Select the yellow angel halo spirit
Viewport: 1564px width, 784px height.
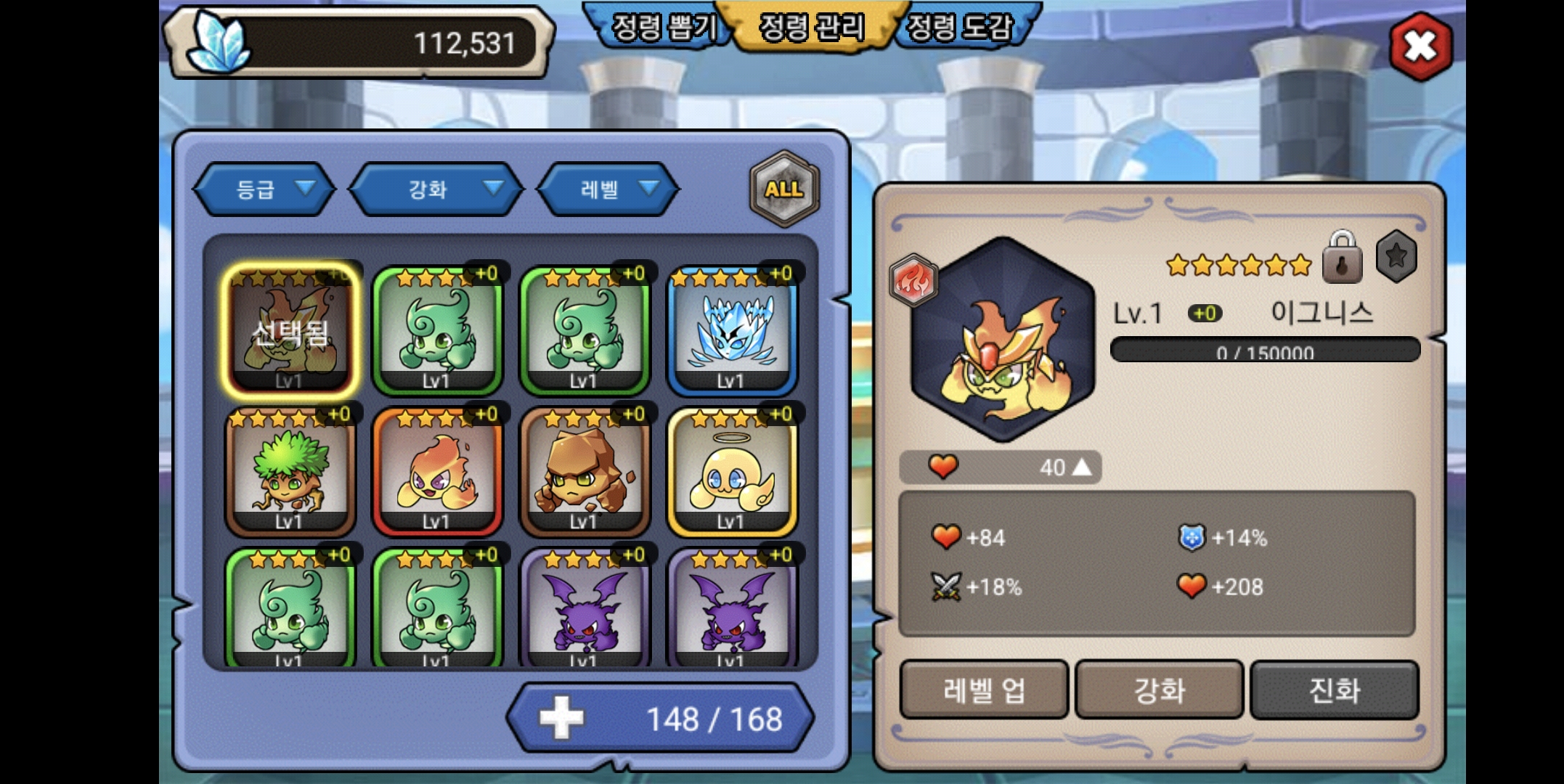click(x=732, y=472)
